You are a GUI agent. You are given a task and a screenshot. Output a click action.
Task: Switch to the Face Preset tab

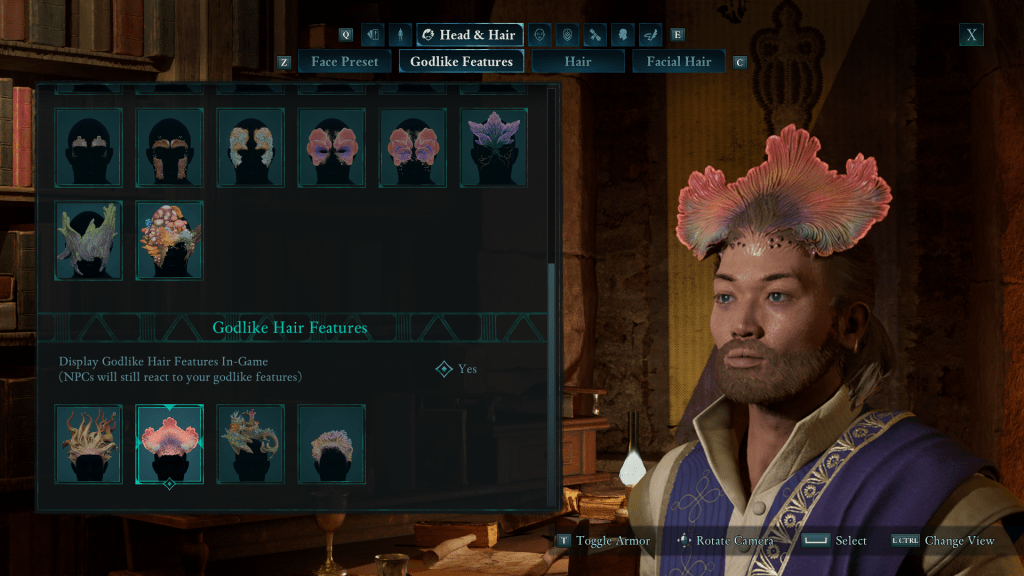pos(344,62)
